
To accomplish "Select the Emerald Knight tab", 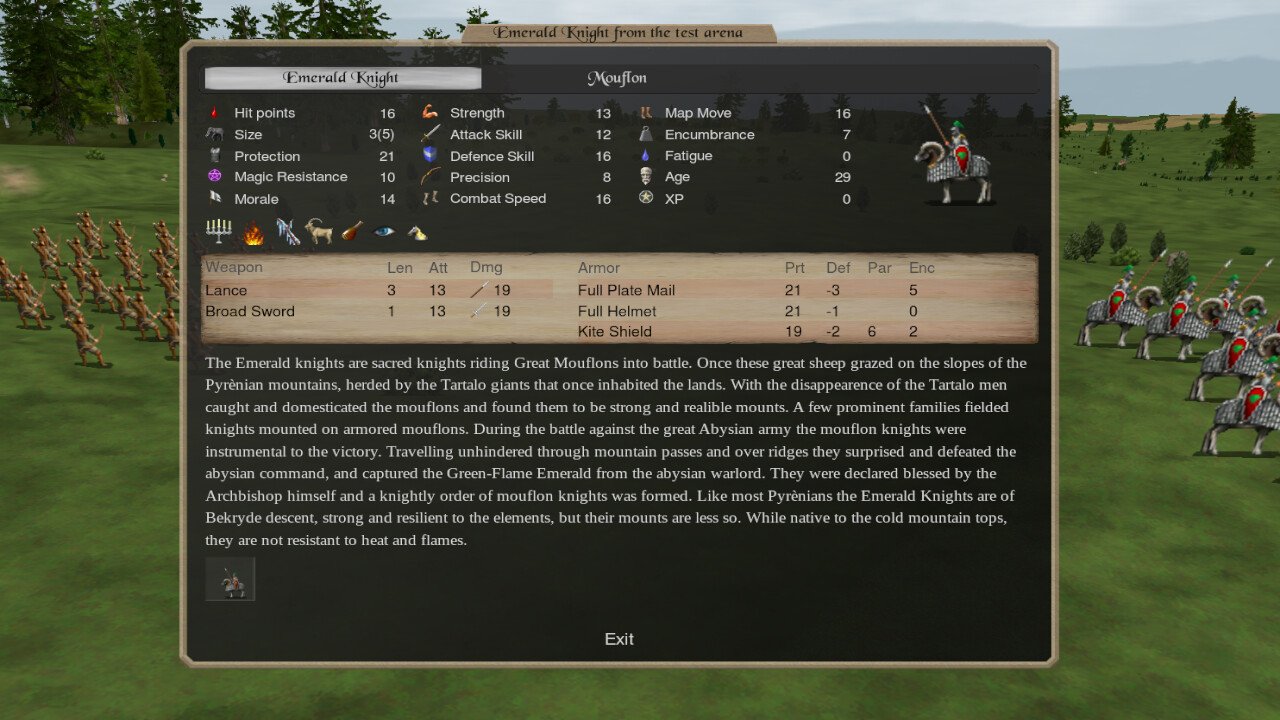I will pyautogui.click(x=343, y=77).
